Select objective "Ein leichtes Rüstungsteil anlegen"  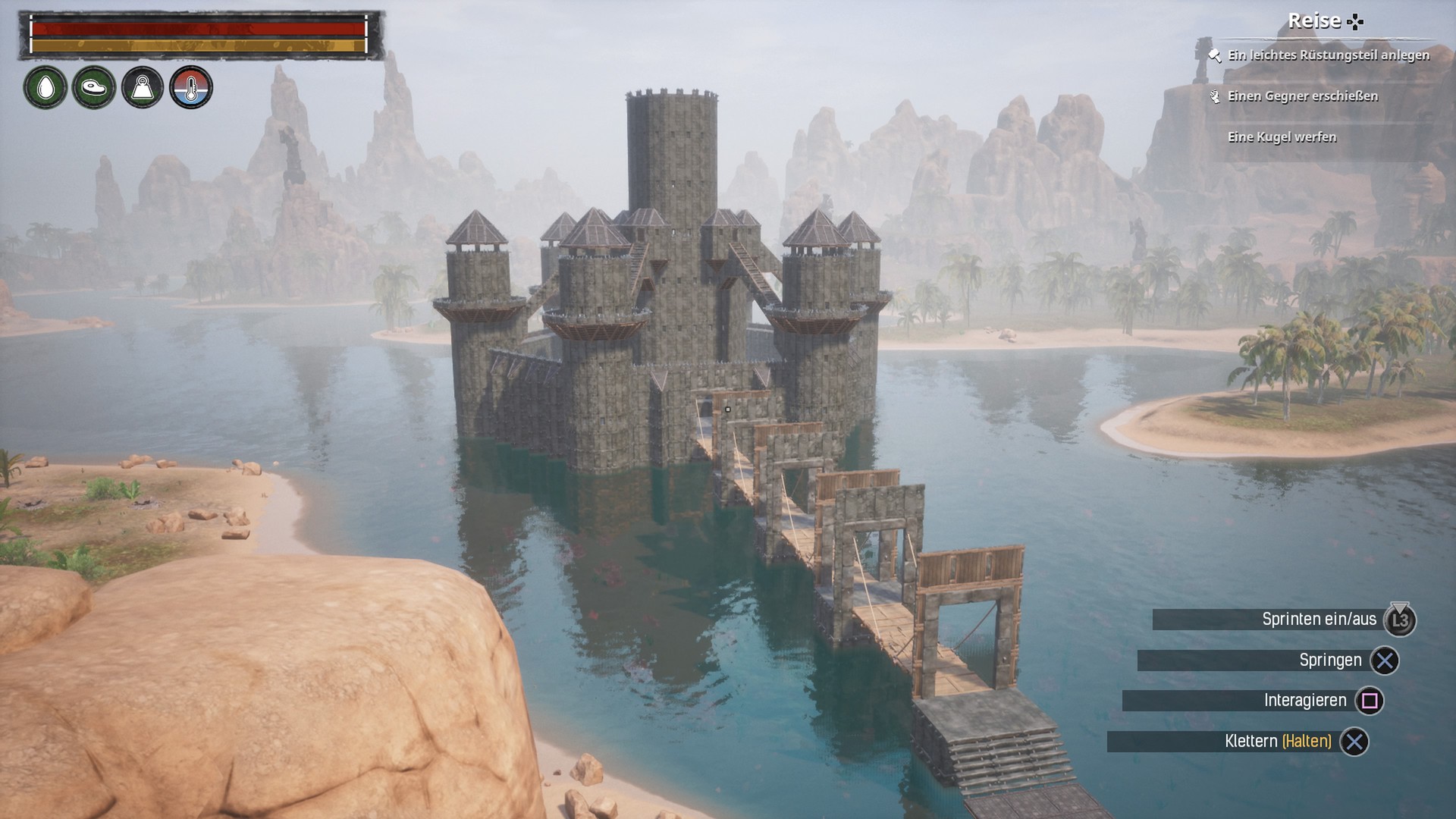[1328, 55]
